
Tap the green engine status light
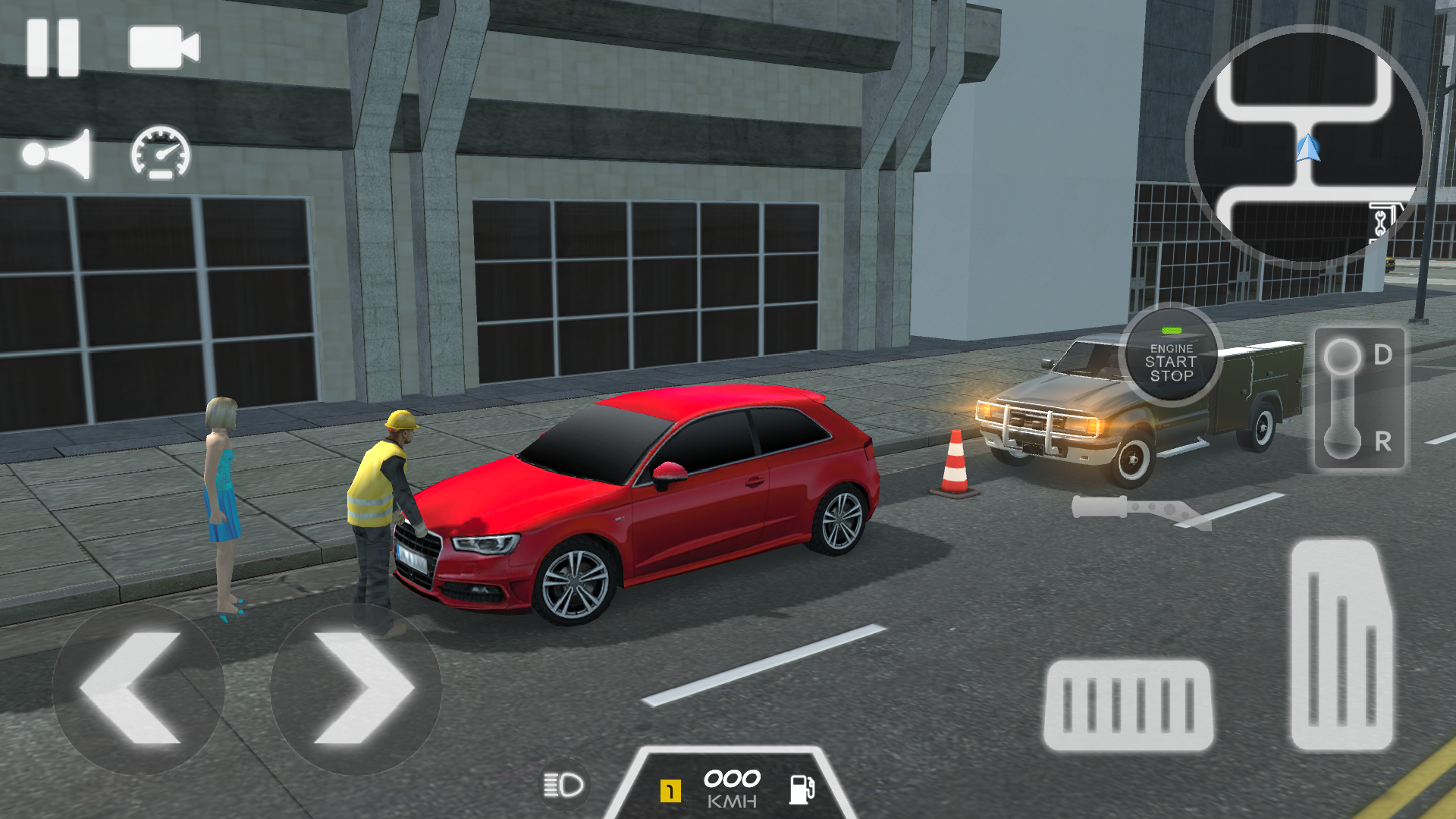tap(1172, 329)
